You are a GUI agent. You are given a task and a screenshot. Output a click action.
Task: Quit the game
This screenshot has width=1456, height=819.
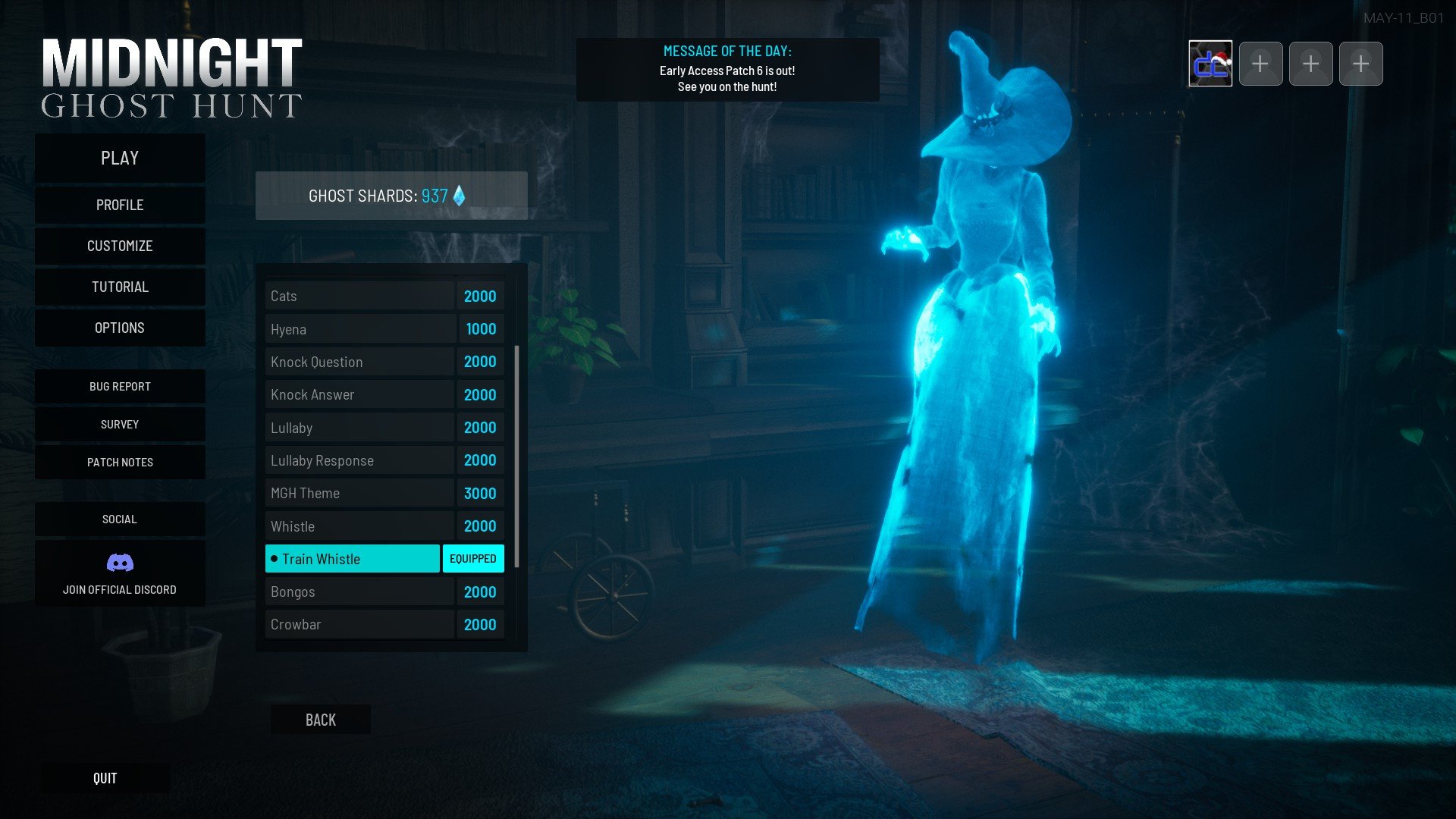(x=105, y=778)
